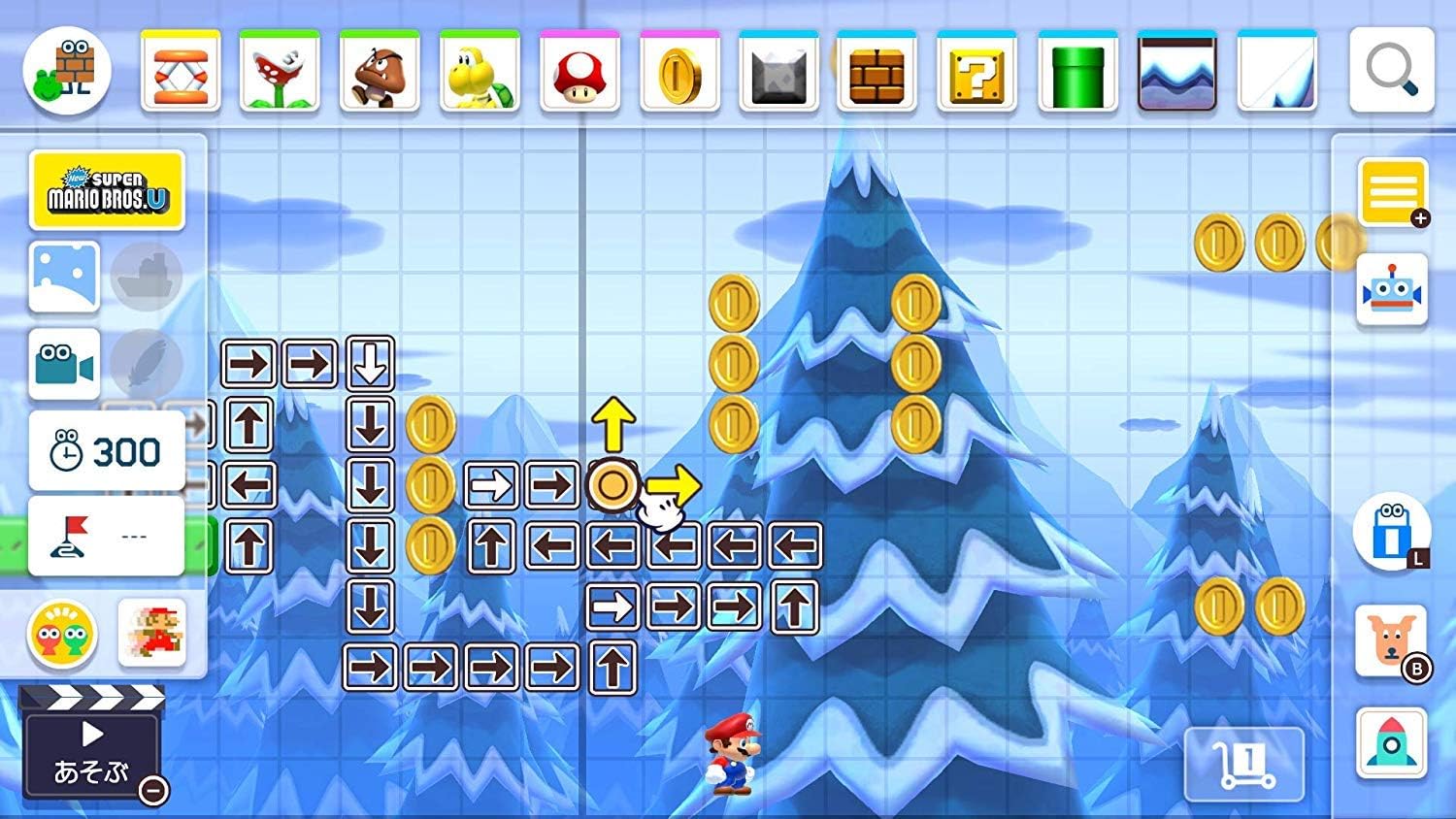
Task: Expand the yellow menu with plus badge
Action: point(1392,191)
